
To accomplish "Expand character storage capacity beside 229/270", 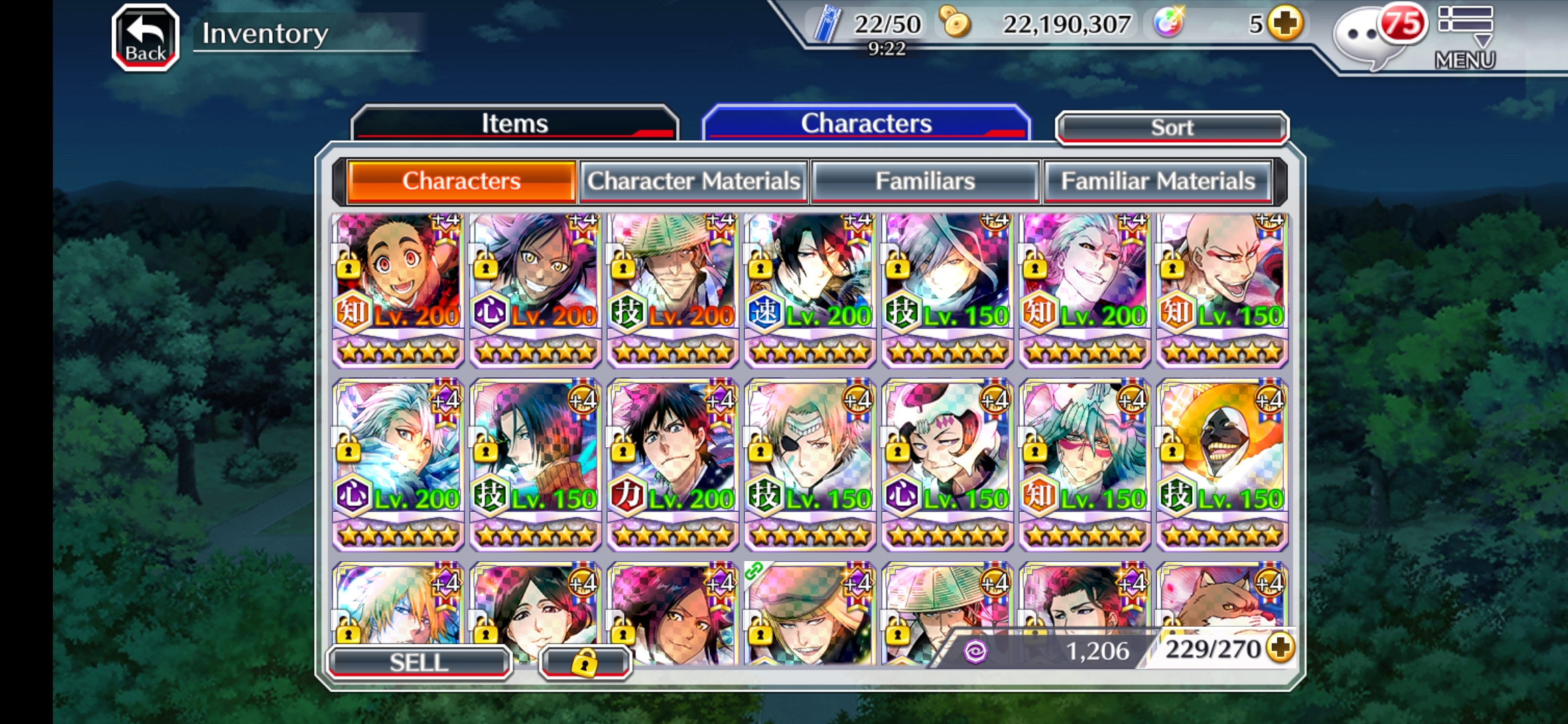I will pos(1281,648).
